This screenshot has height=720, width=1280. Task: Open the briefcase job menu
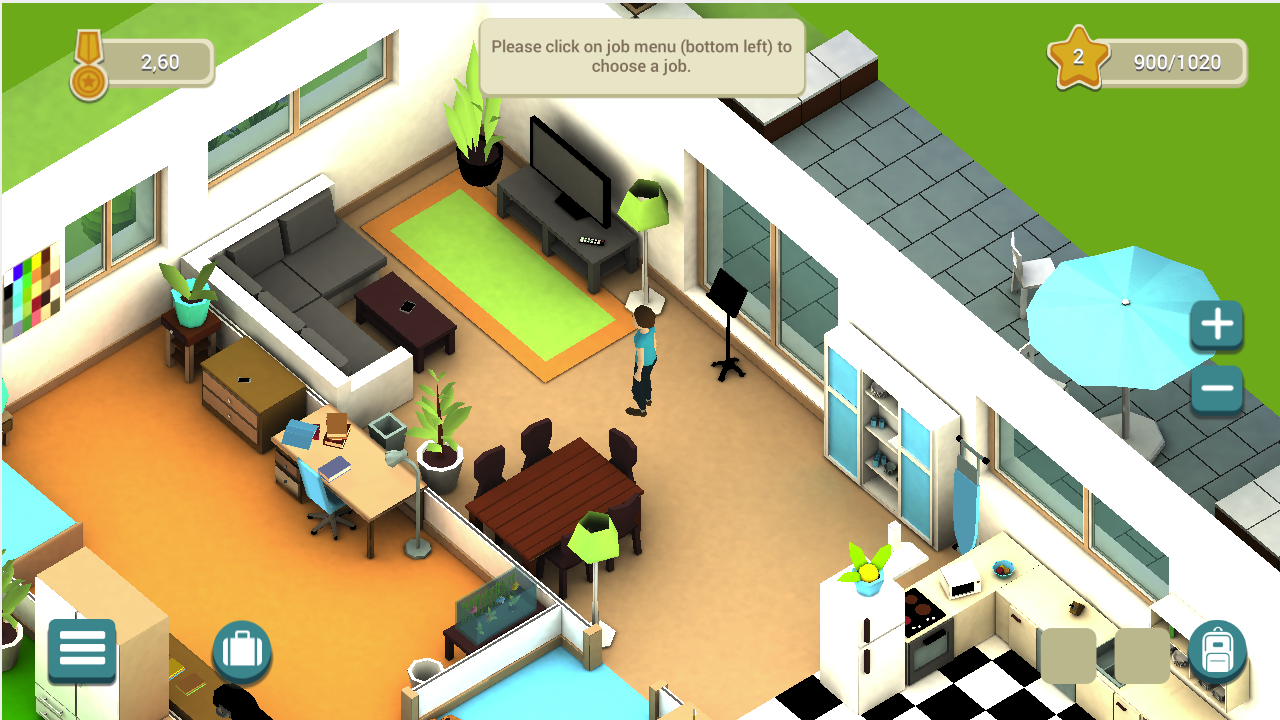pyautogui.click(x=242, y=651)
